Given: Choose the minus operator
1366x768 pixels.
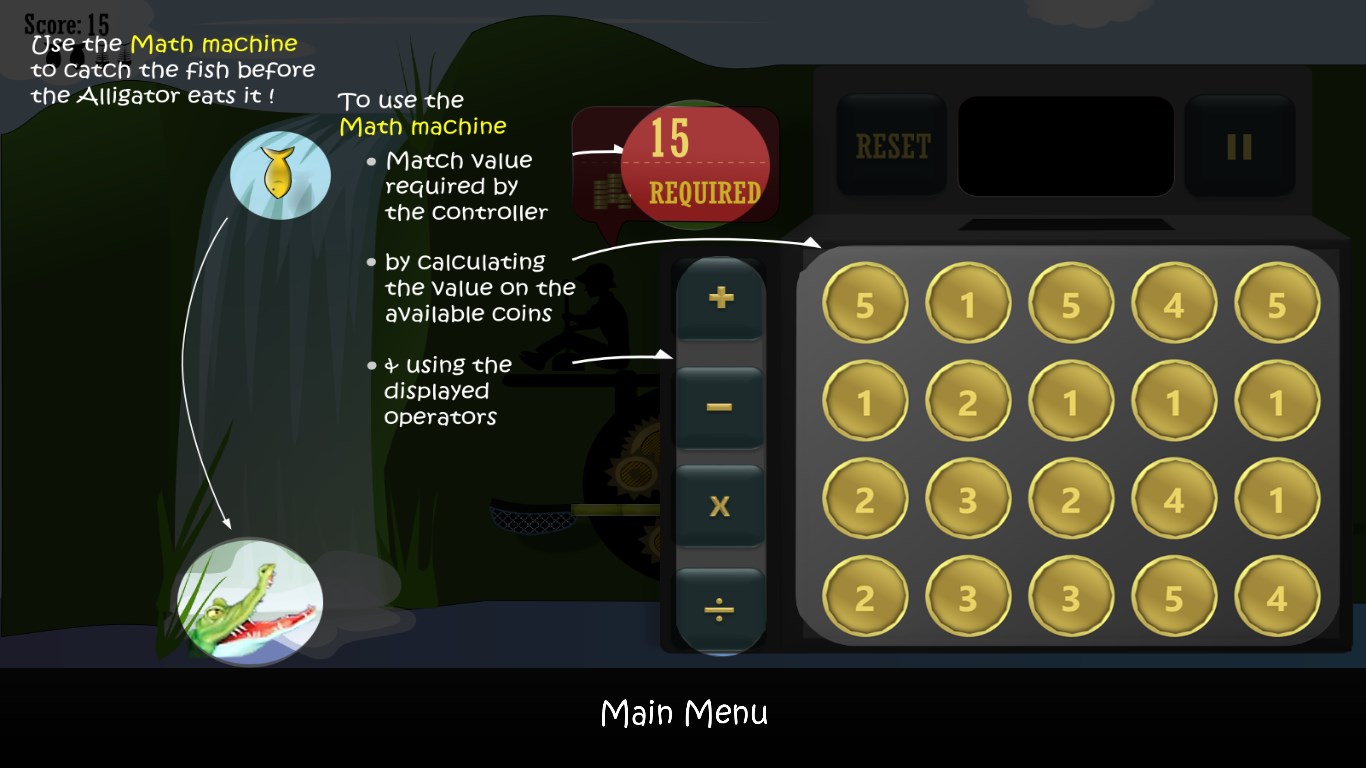Looking at the screenshot, I should pos(720,407).
